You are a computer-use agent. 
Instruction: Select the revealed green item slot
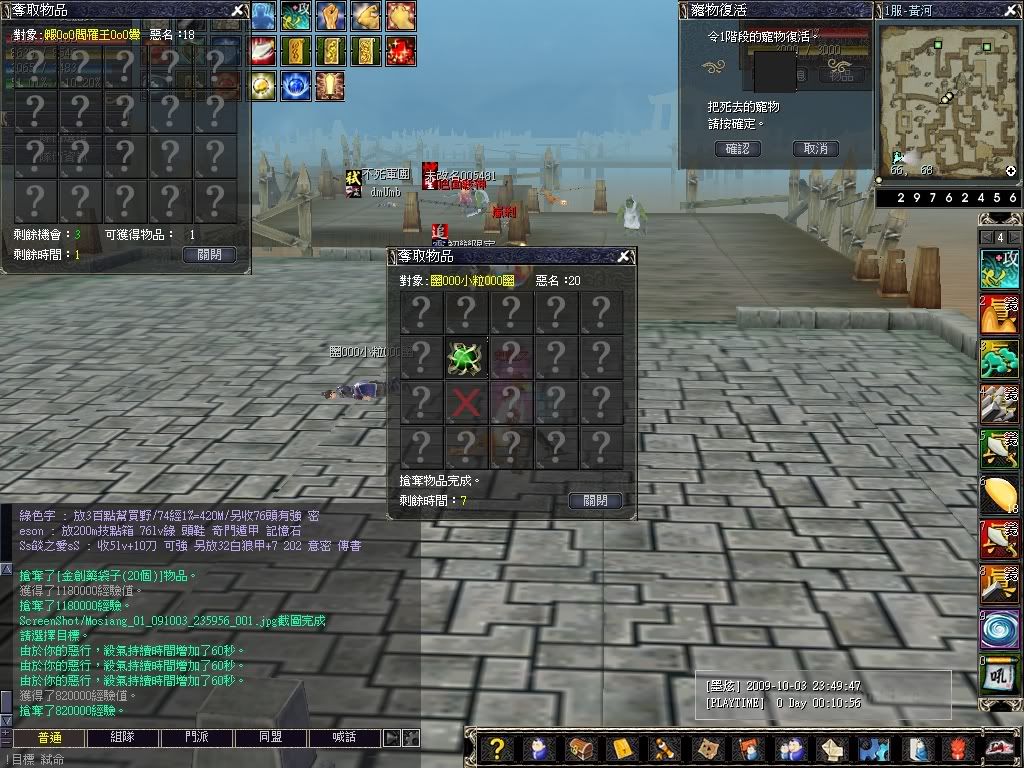coord(466,358)
